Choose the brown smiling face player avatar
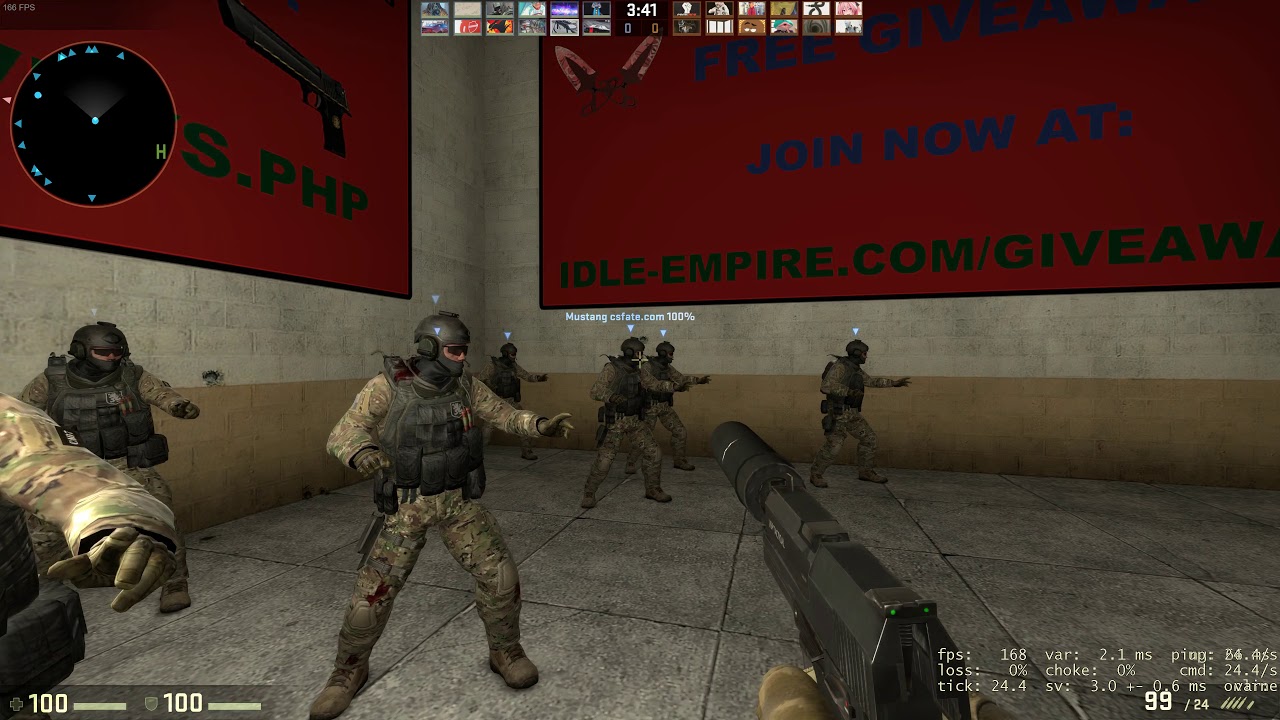Image resolution: width=1280 pixels, height=720 pixels. tap(752, 27)
